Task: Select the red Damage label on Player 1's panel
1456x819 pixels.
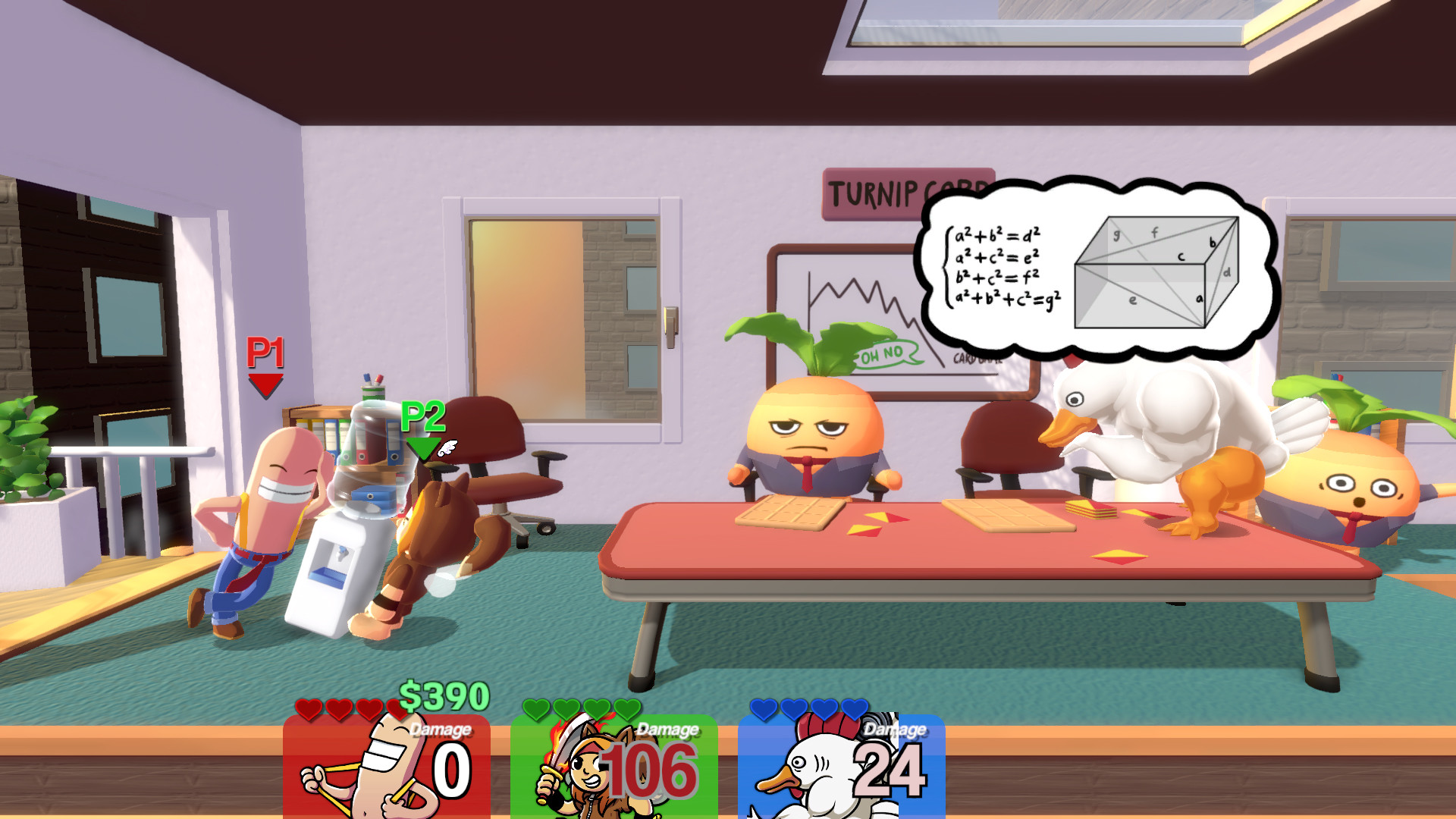Action: 440,730
